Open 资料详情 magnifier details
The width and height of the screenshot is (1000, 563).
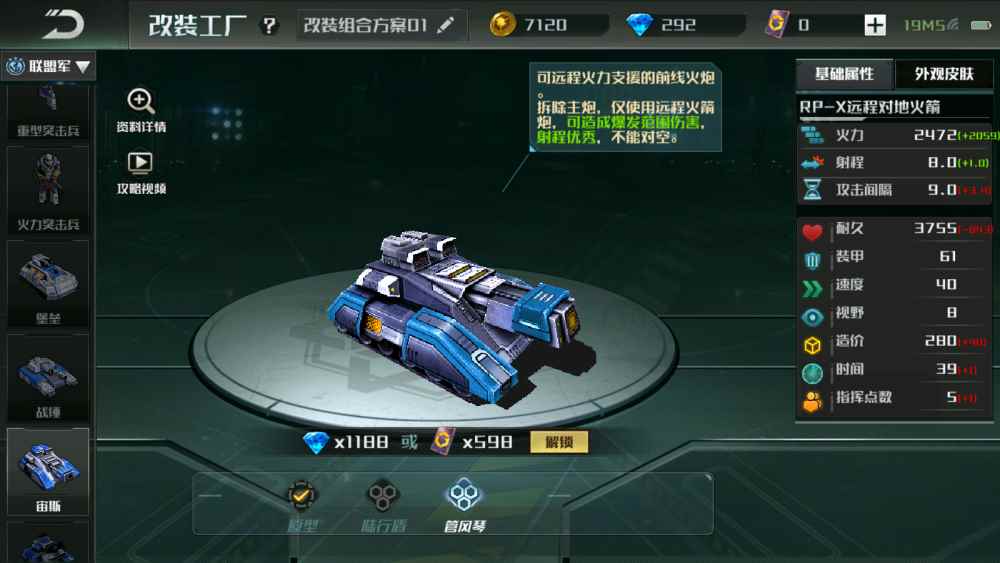click(141, 109)
